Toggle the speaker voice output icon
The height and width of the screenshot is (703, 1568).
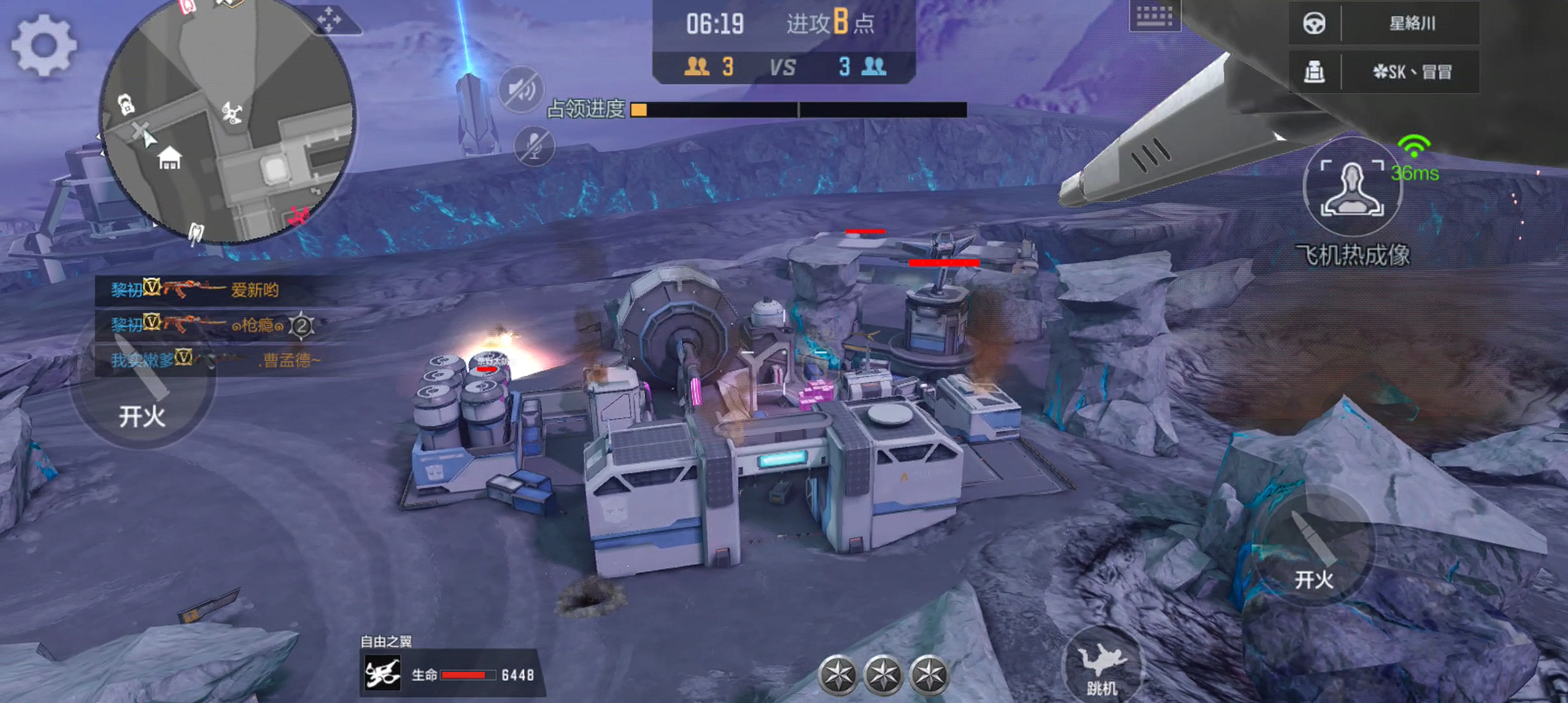(x=520, y=90)
